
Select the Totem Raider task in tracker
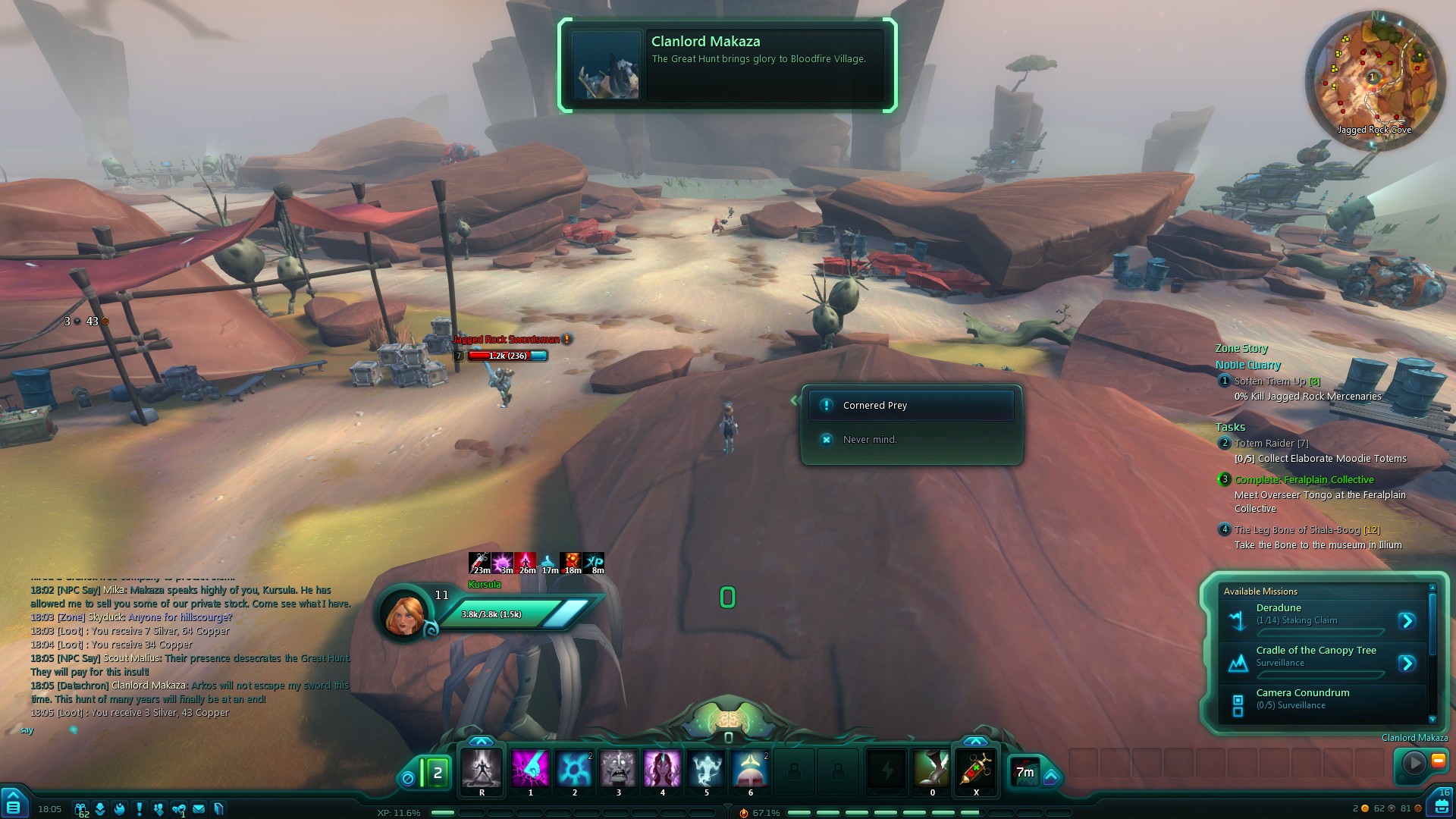(x=1270, y=444)
